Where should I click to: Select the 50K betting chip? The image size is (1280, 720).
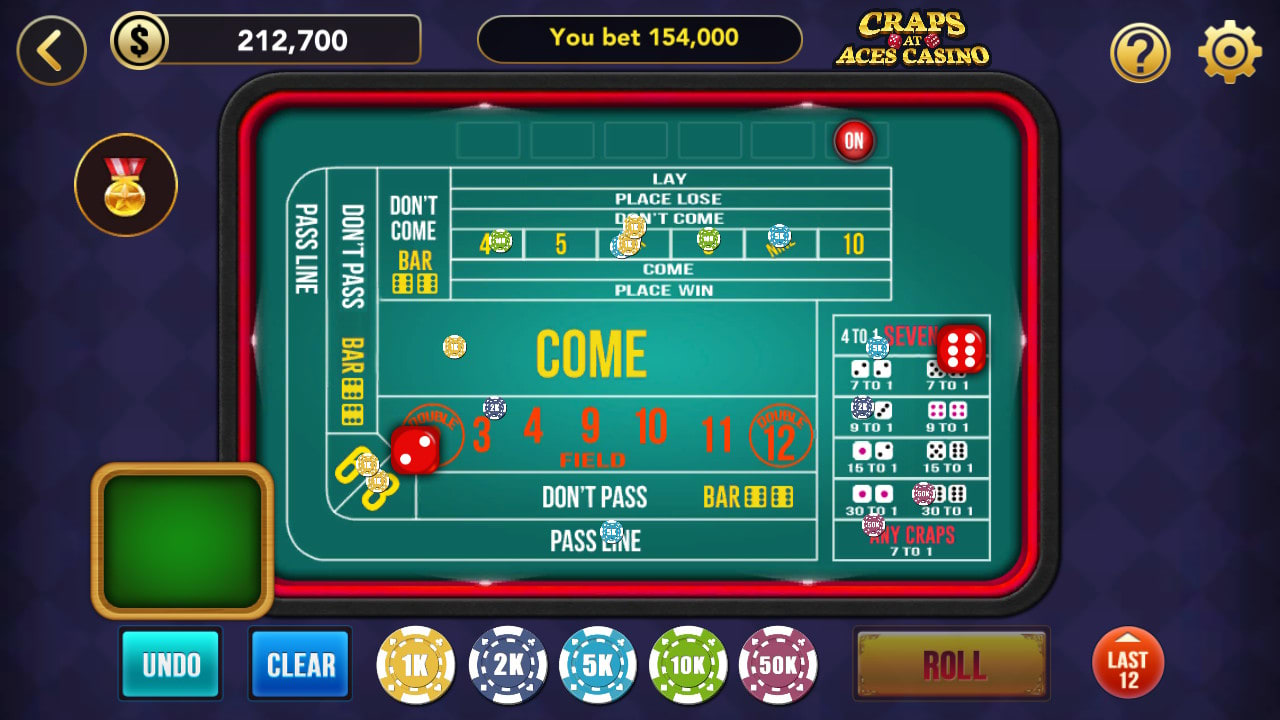click(x=779, y=663)
